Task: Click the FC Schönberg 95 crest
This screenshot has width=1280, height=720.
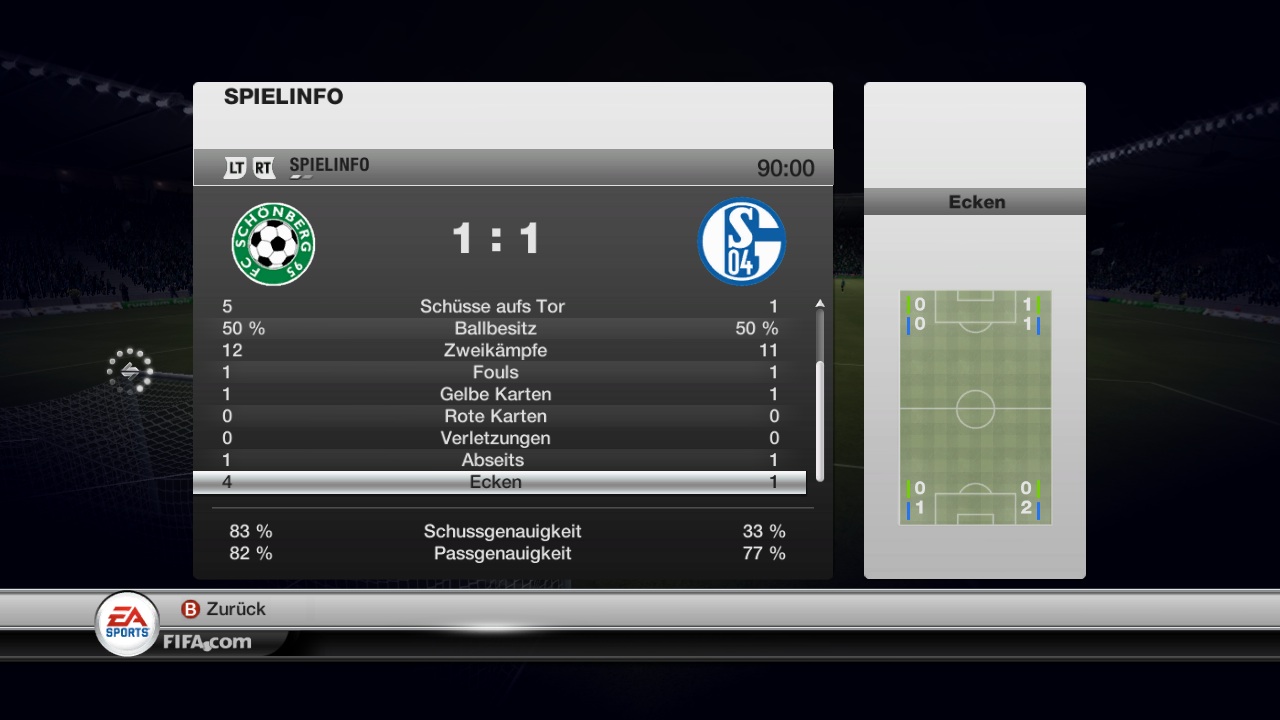Action: pos(273,243)
